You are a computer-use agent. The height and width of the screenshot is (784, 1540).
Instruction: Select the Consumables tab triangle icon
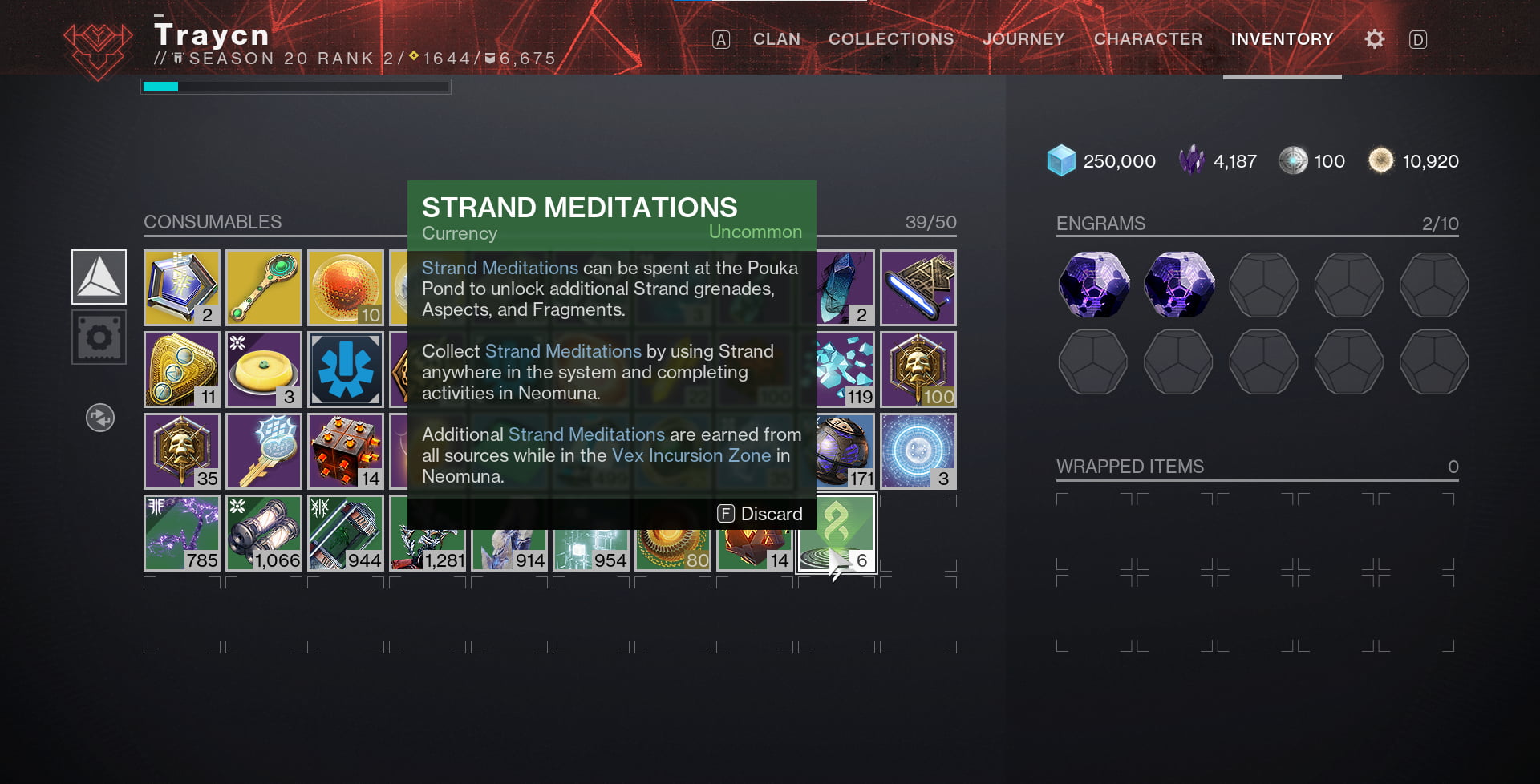99,277
